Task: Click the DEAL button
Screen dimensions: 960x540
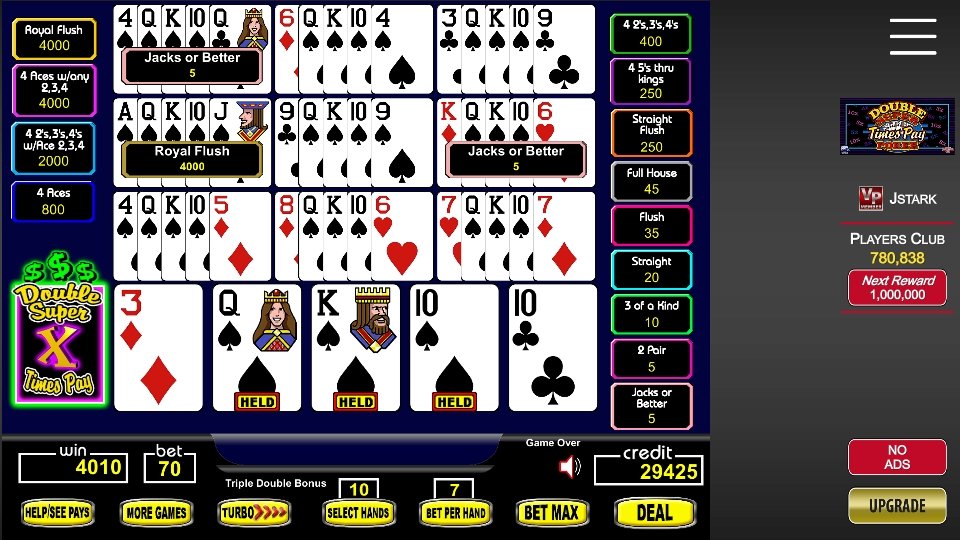Action: (655, 513)
